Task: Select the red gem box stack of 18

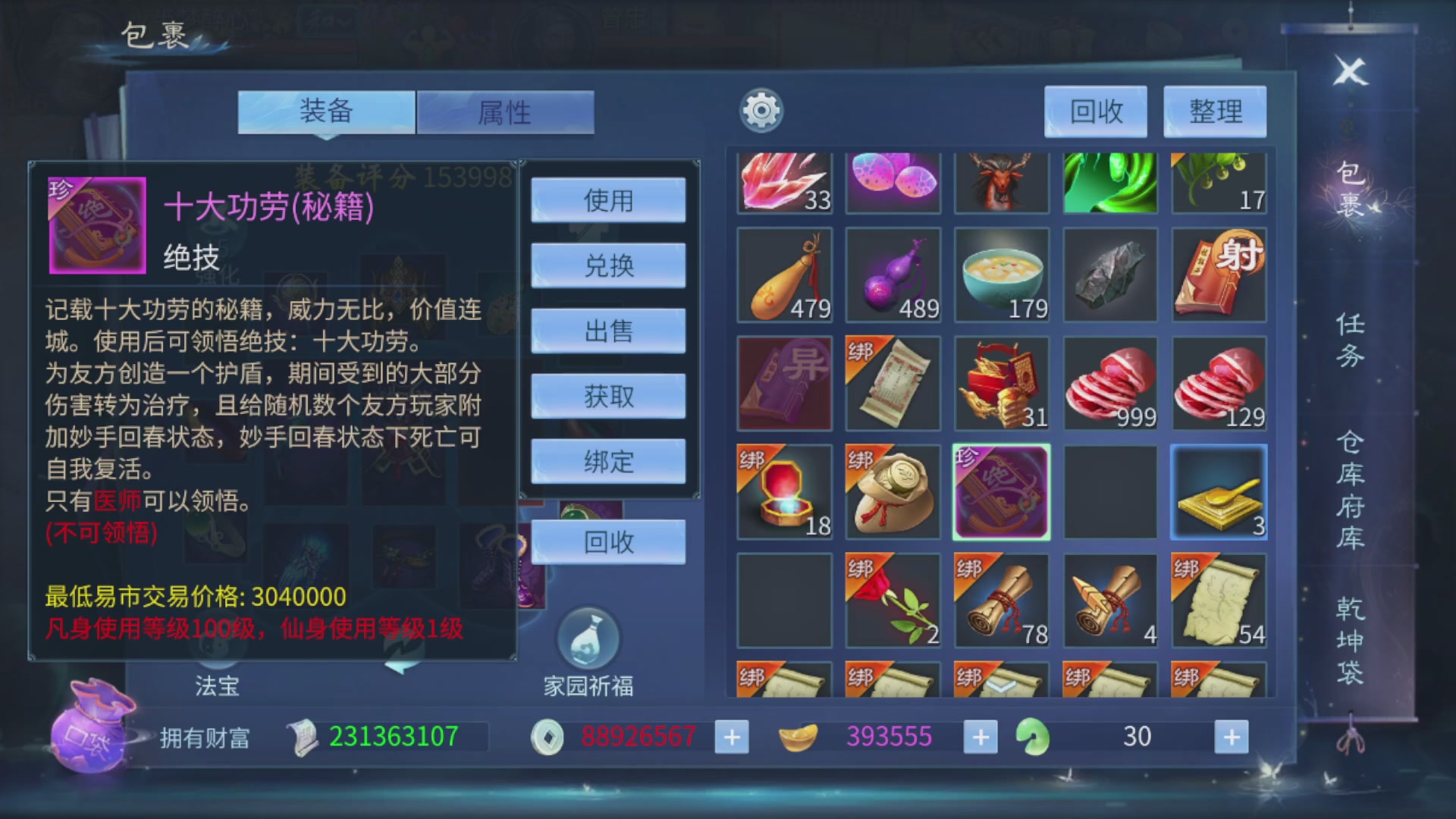Action: (x=784, y=492)
